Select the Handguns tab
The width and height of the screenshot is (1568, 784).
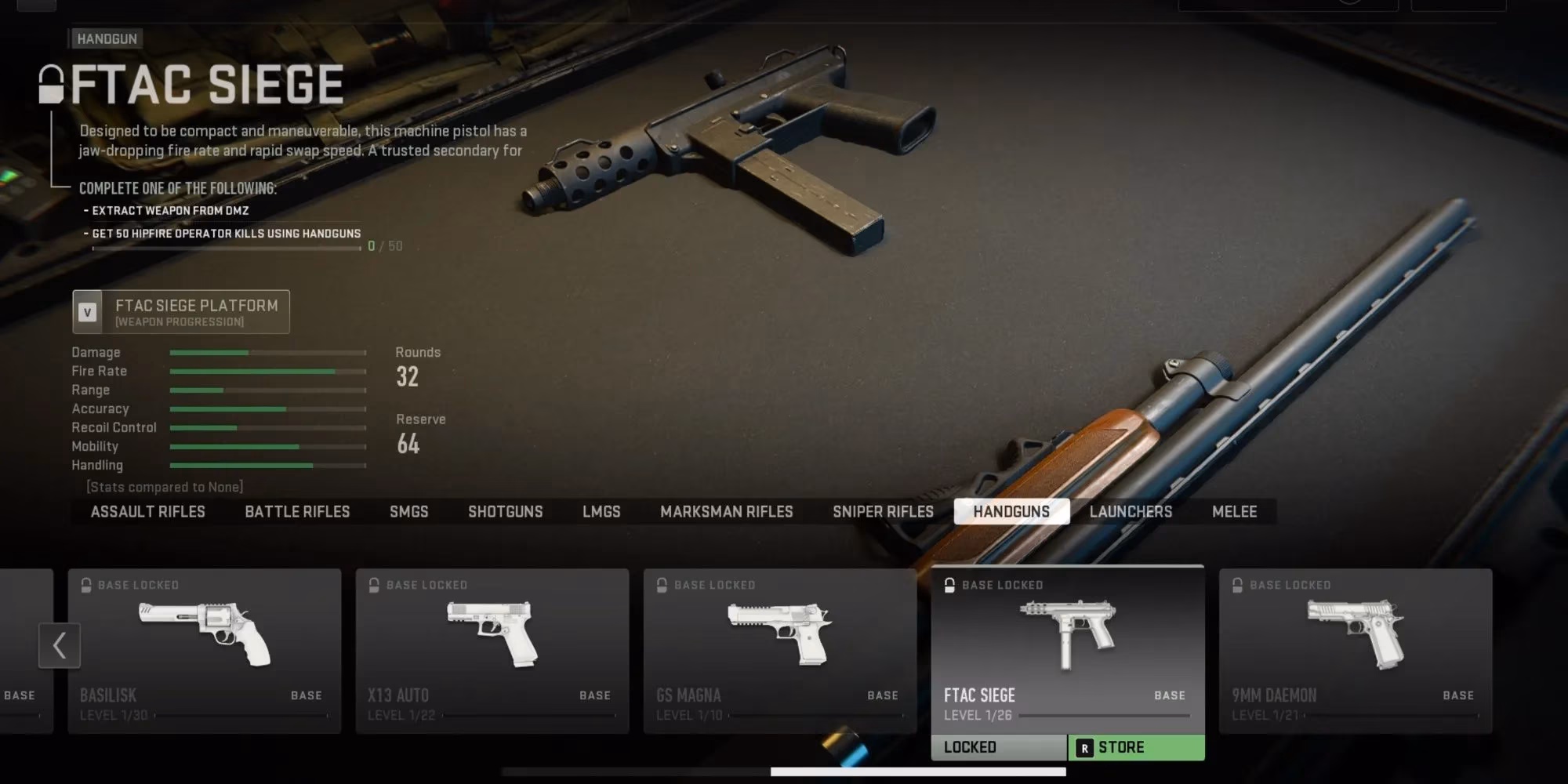[x=1011, y=512]
